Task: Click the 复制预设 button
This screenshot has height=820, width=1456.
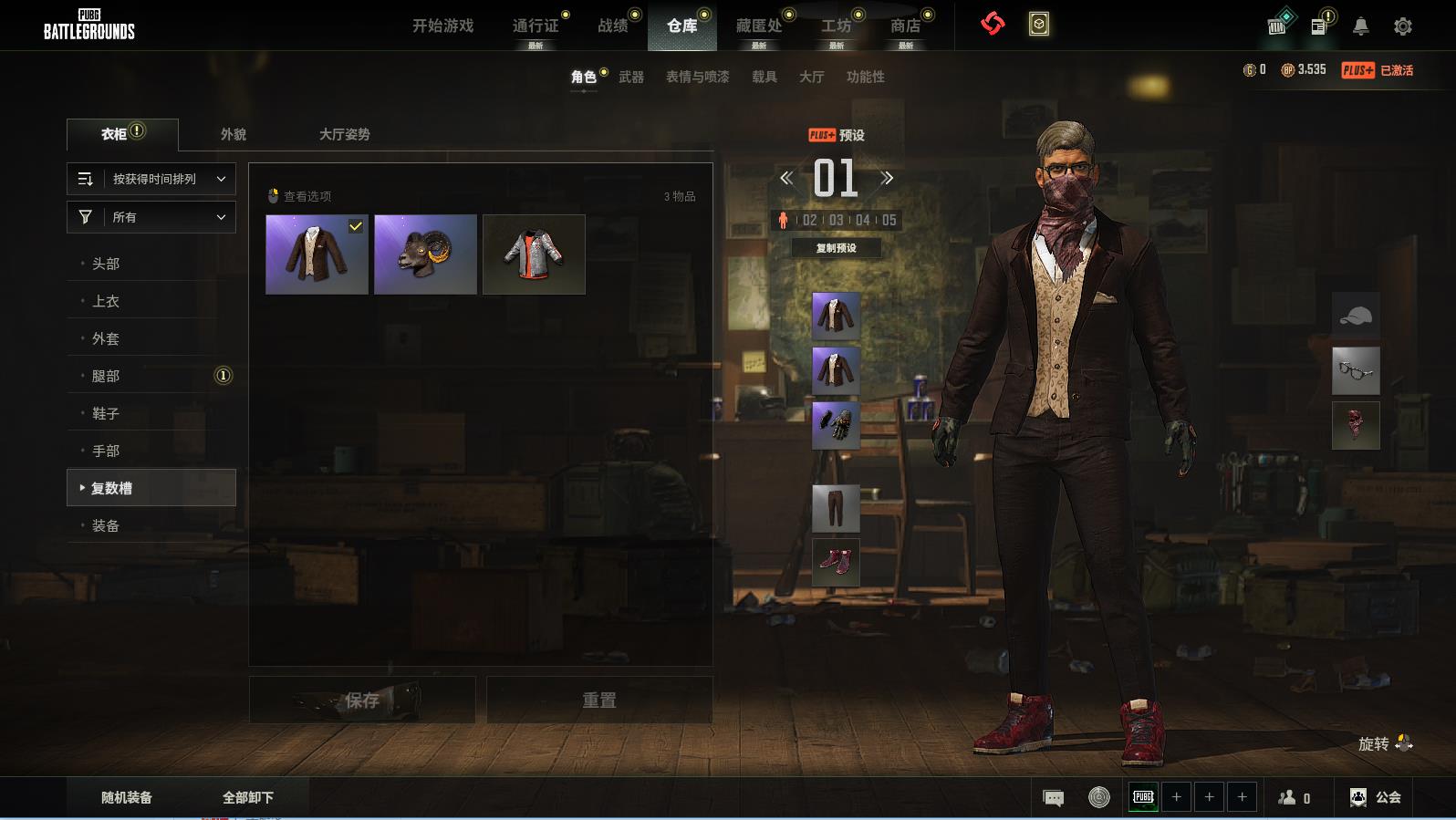Action: coord(836,248)
